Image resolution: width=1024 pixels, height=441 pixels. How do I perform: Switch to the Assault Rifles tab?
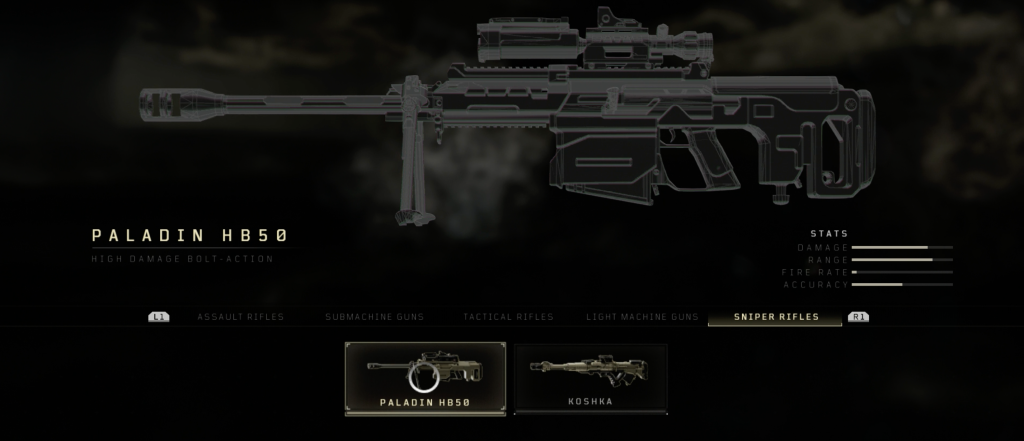(240, 317)
